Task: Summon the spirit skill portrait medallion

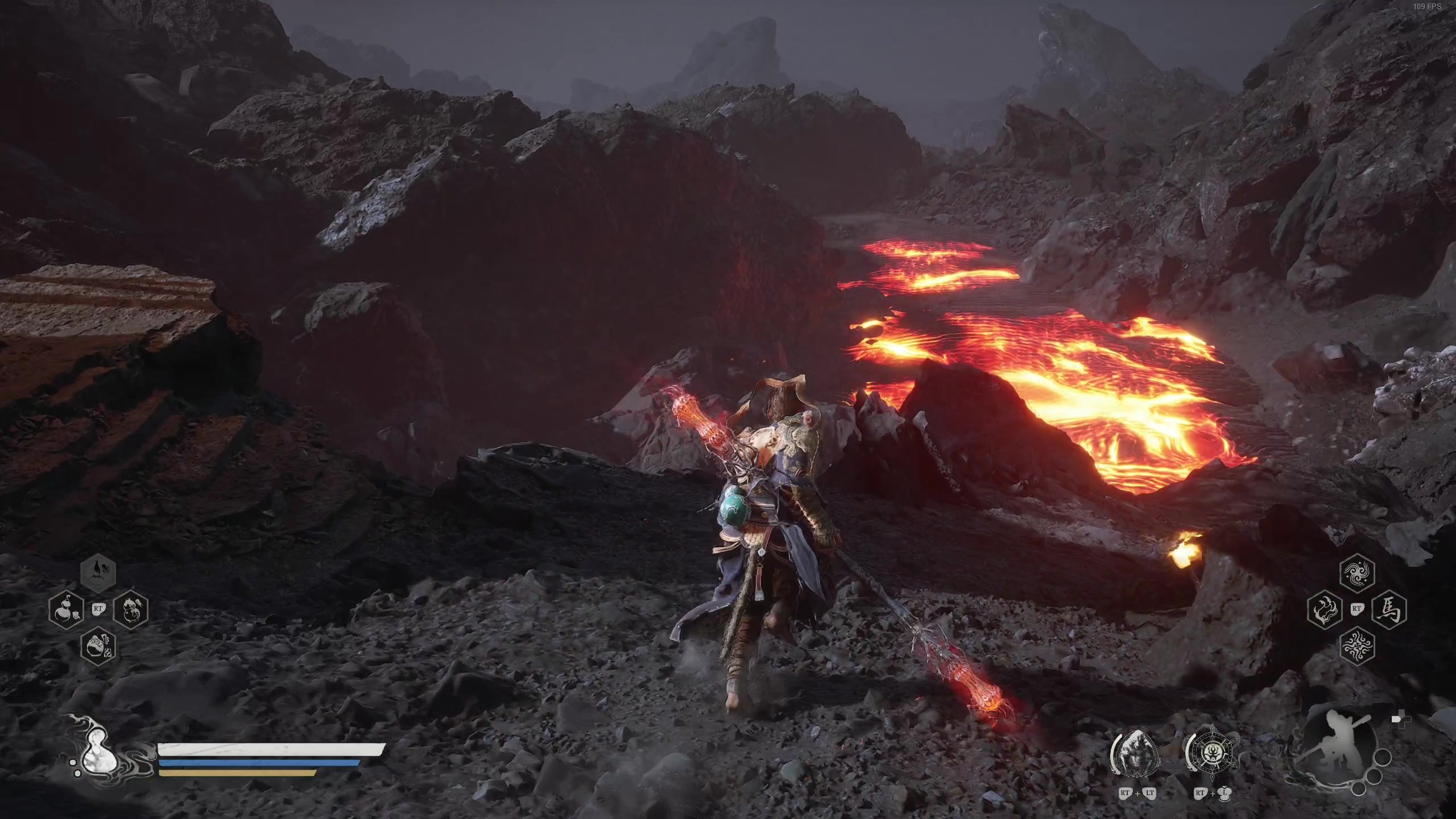Action: click(1136, 754)
